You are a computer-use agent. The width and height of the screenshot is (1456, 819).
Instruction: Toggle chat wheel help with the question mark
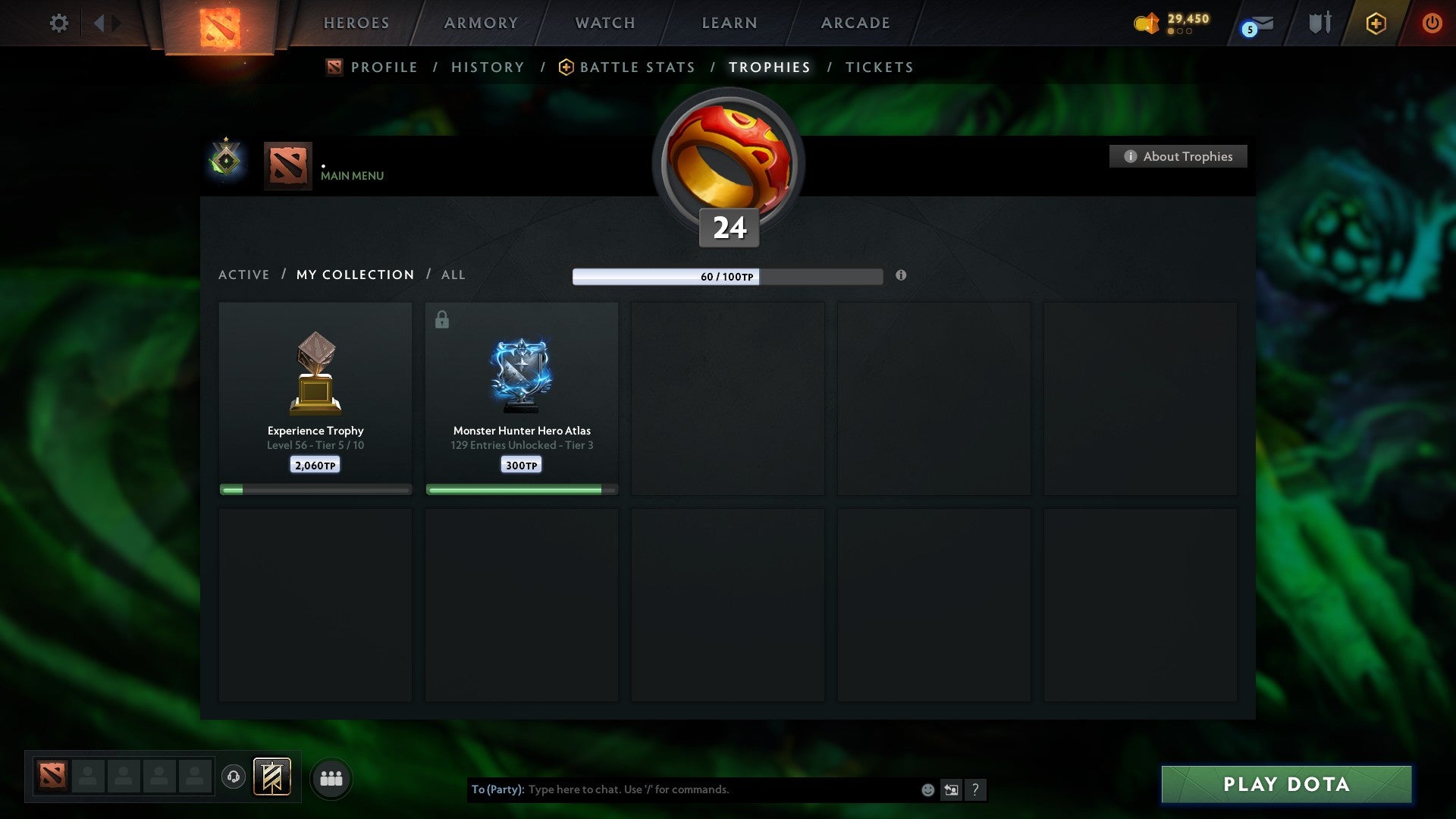975,789
